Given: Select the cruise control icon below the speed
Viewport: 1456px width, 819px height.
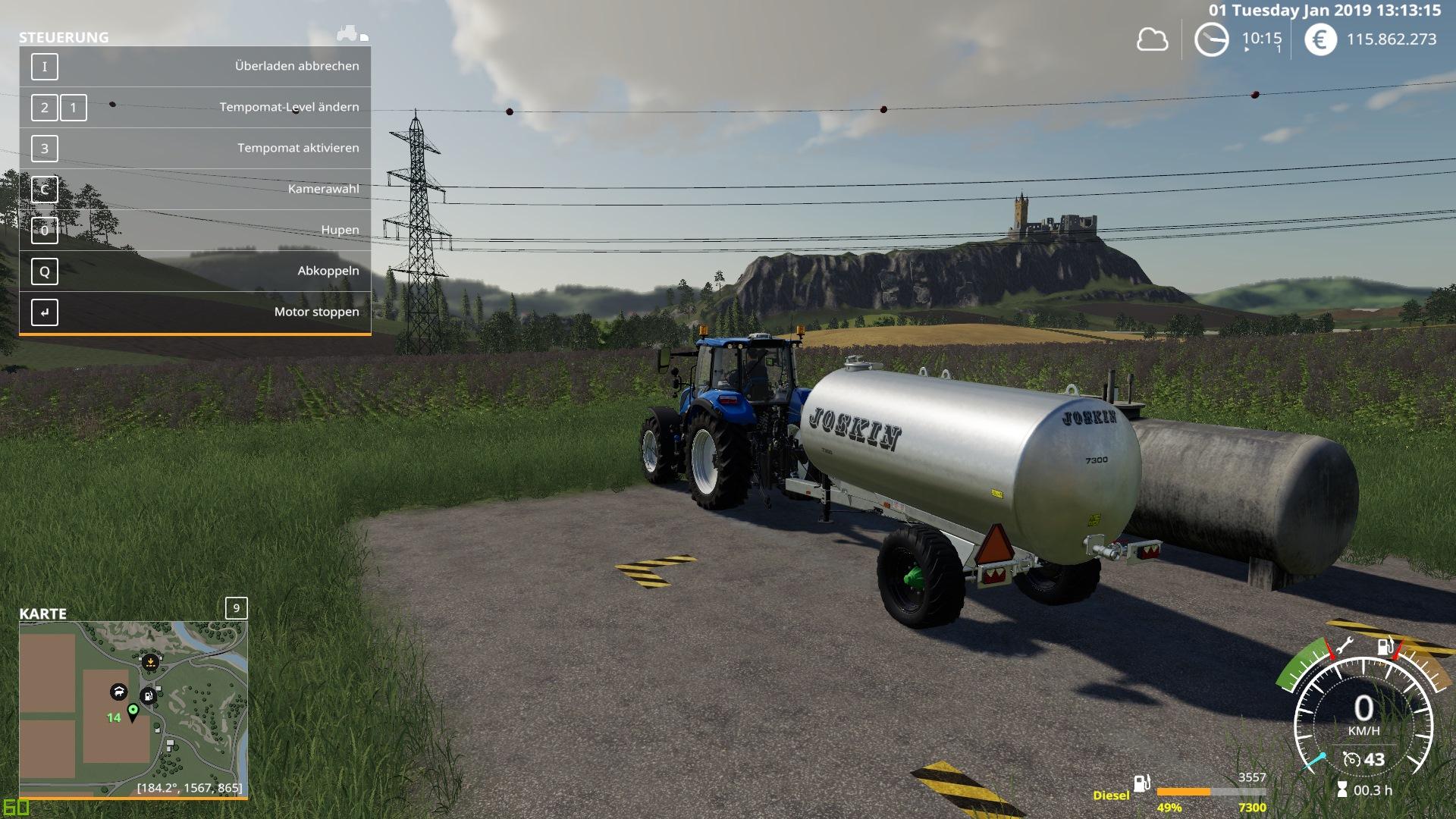Looking at the screenshot, I should pos(1351,759).
